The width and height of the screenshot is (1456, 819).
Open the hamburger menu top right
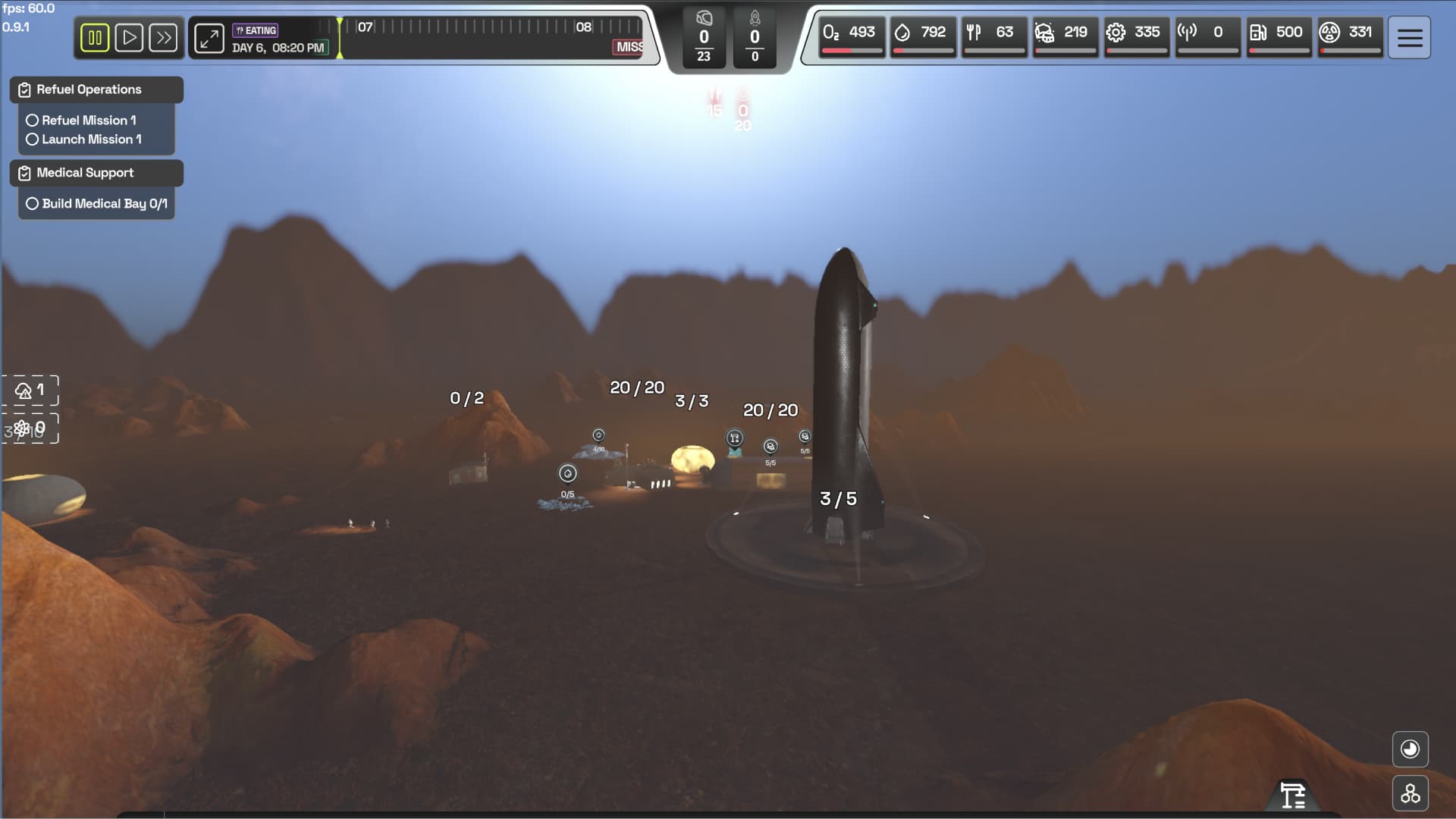pyautogui.click(x=1408, y=37)
